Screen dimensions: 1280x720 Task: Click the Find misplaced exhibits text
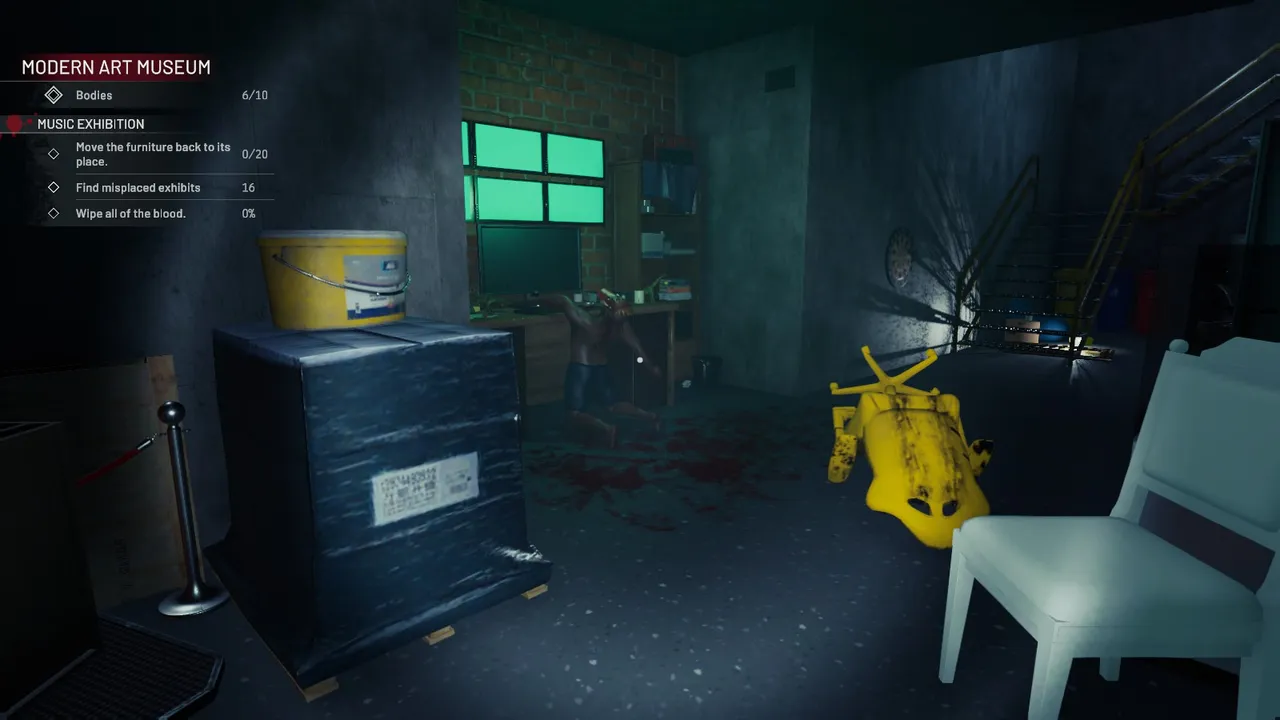137,187
